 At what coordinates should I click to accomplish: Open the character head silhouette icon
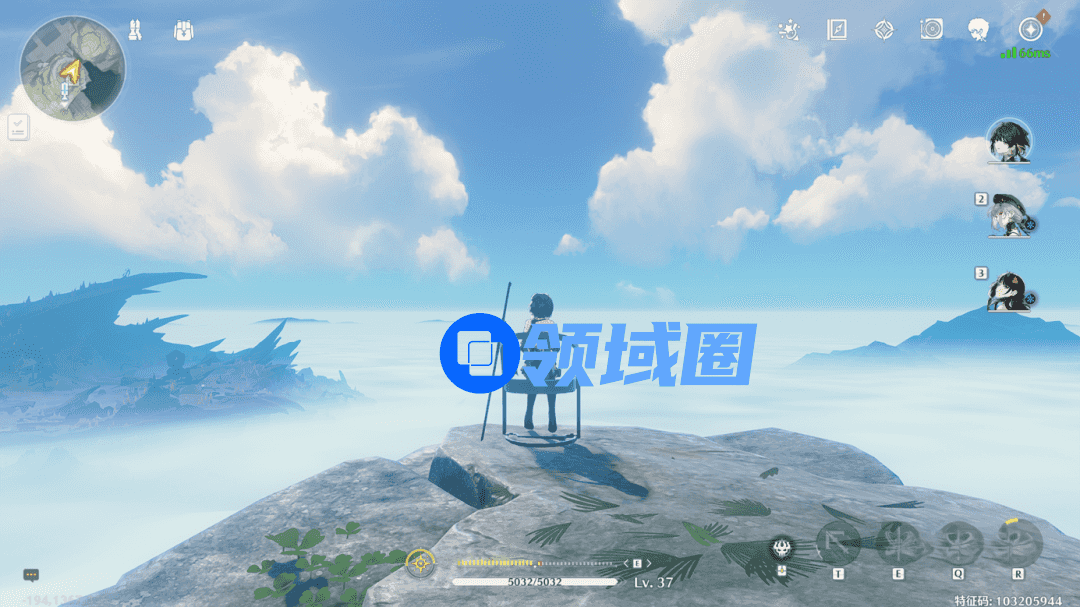pos(978,30)
